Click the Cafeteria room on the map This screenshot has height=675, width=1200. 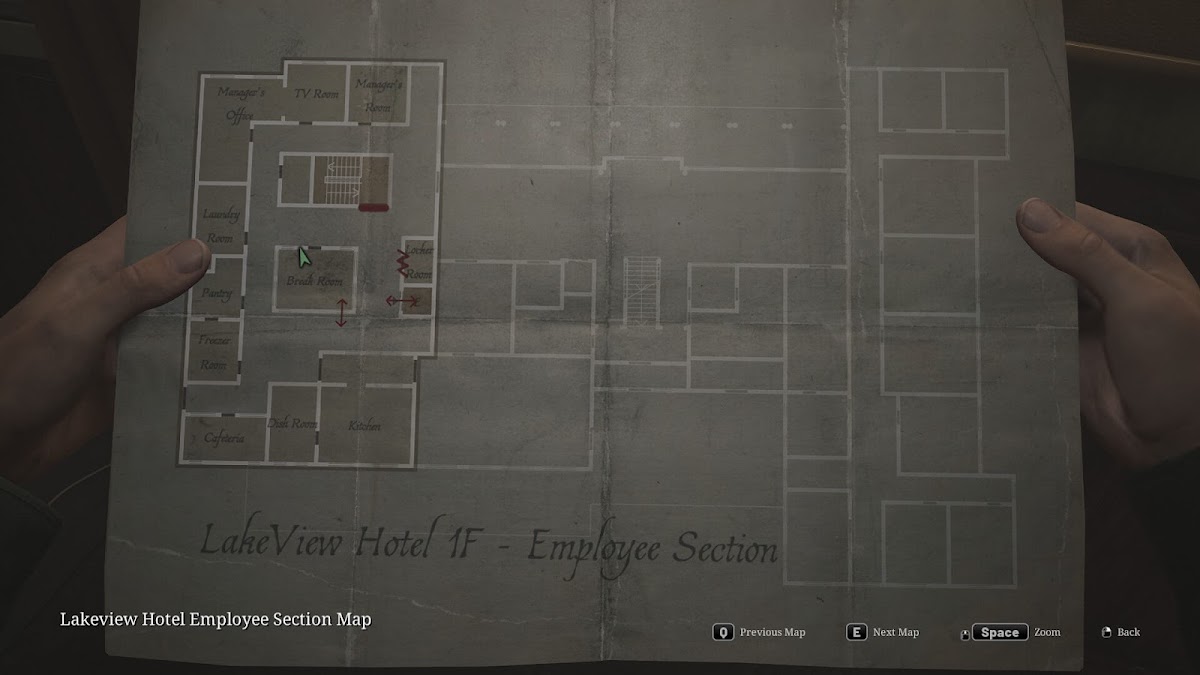(x=224, y=438)
